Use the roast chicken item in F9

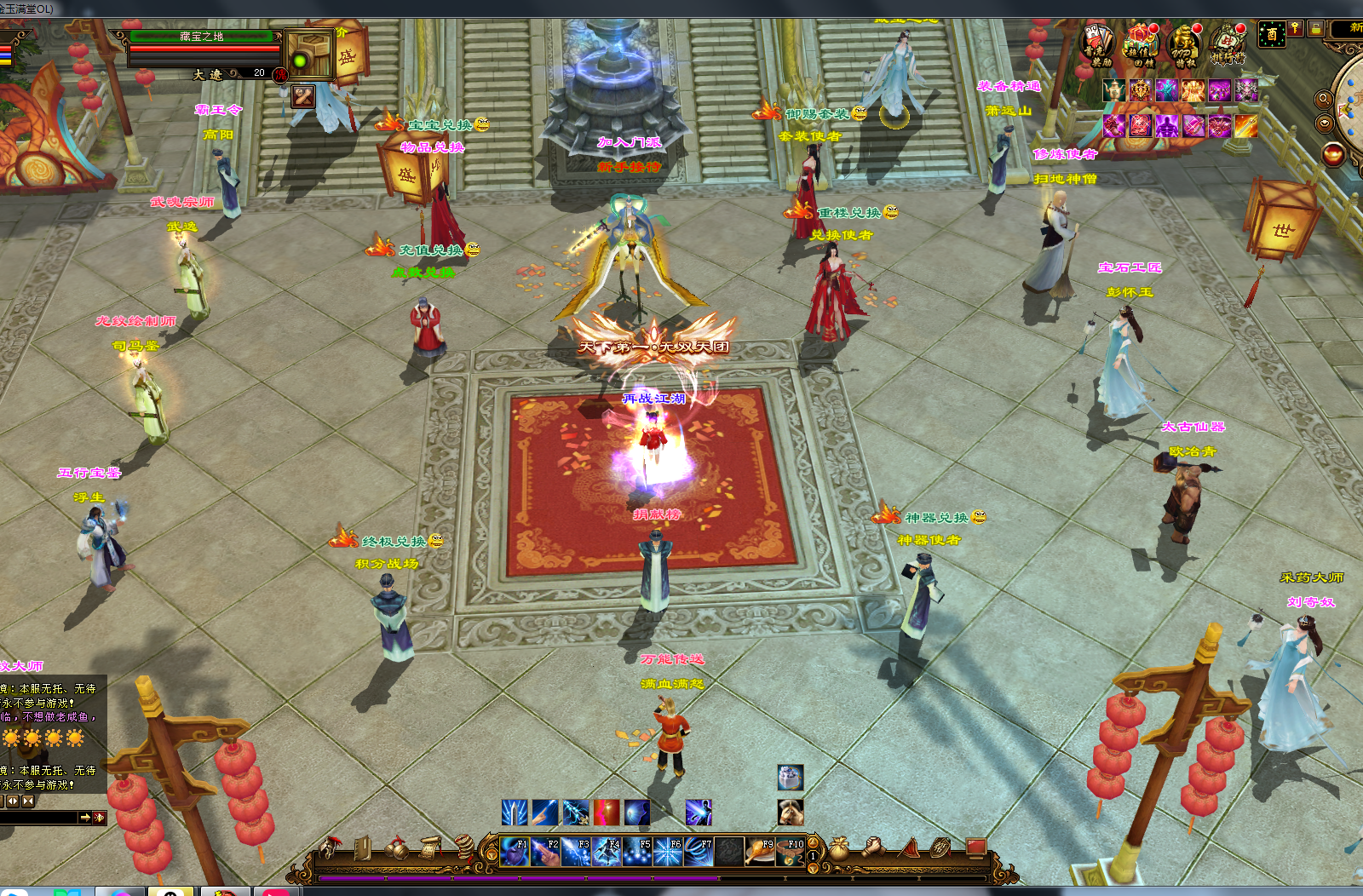click(x=760, y=851)
